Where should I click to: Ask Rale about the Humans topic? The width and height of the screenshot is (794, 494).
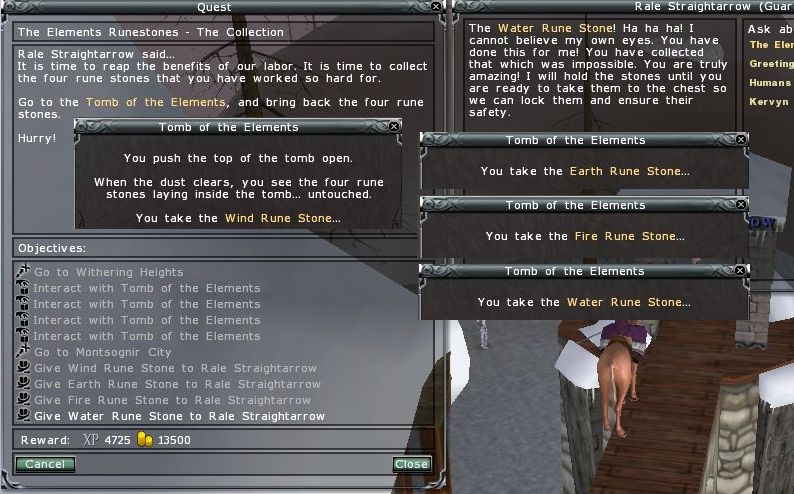(769, 83)
